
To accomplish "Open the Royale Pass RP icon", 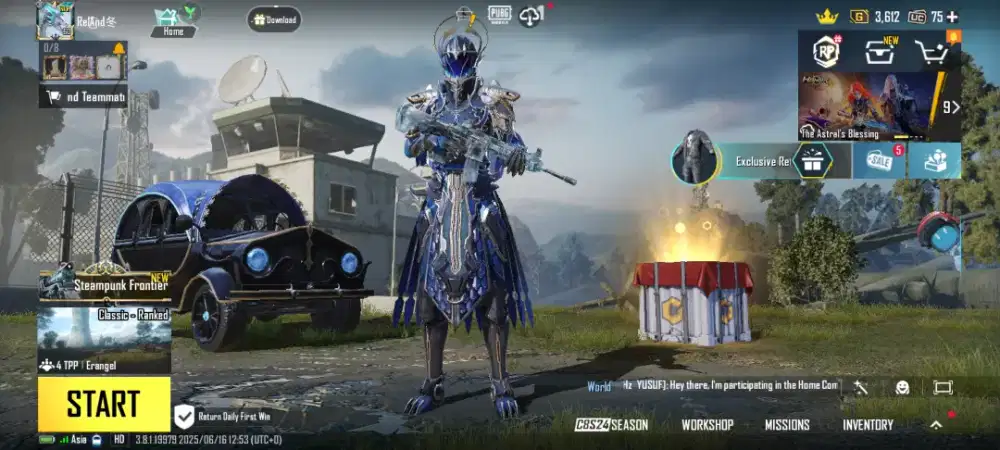I will tap(826, 51).
